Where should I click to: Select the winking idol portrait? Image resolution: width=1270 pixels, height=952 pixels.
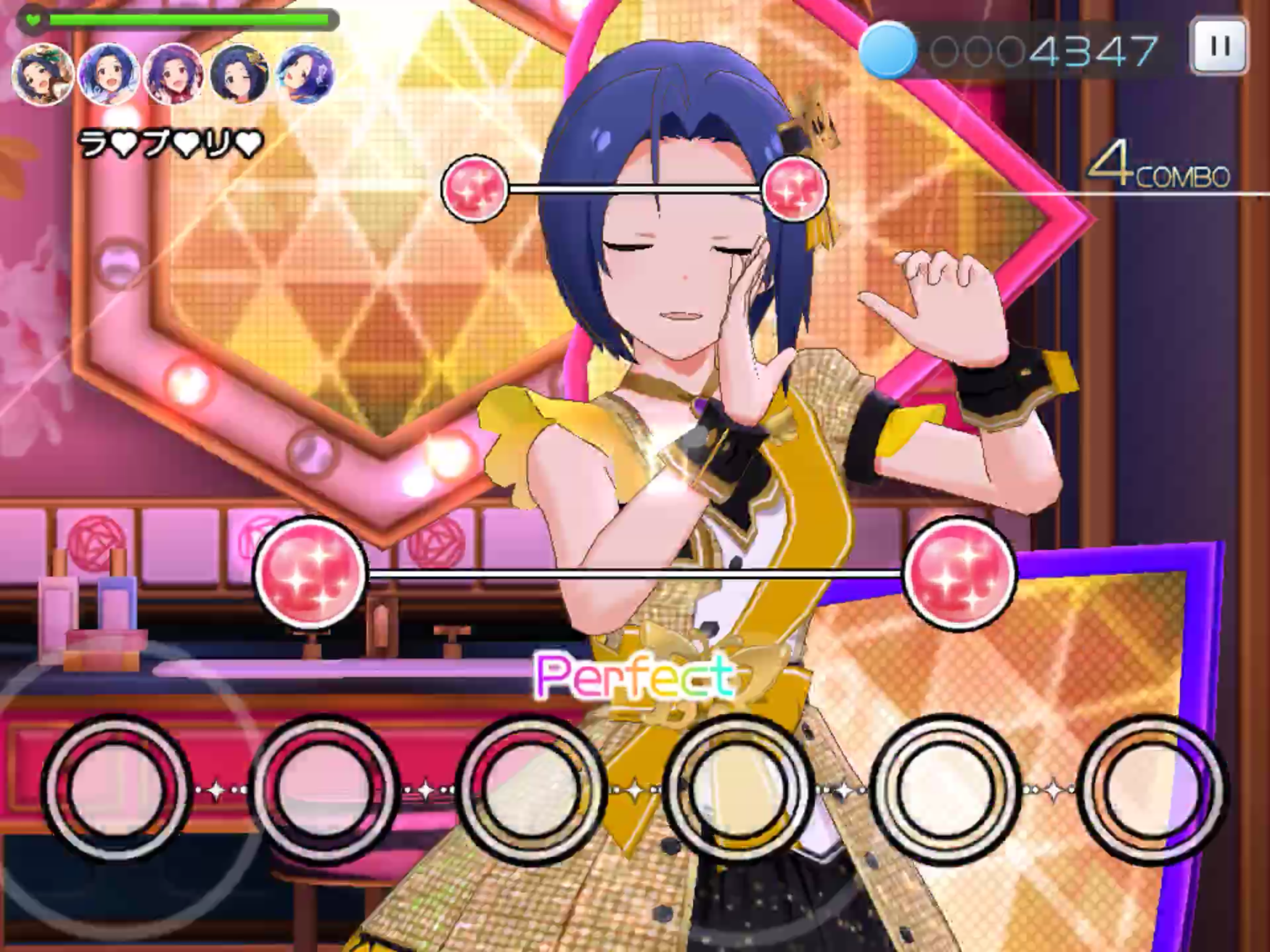click(x=239, y=76)
